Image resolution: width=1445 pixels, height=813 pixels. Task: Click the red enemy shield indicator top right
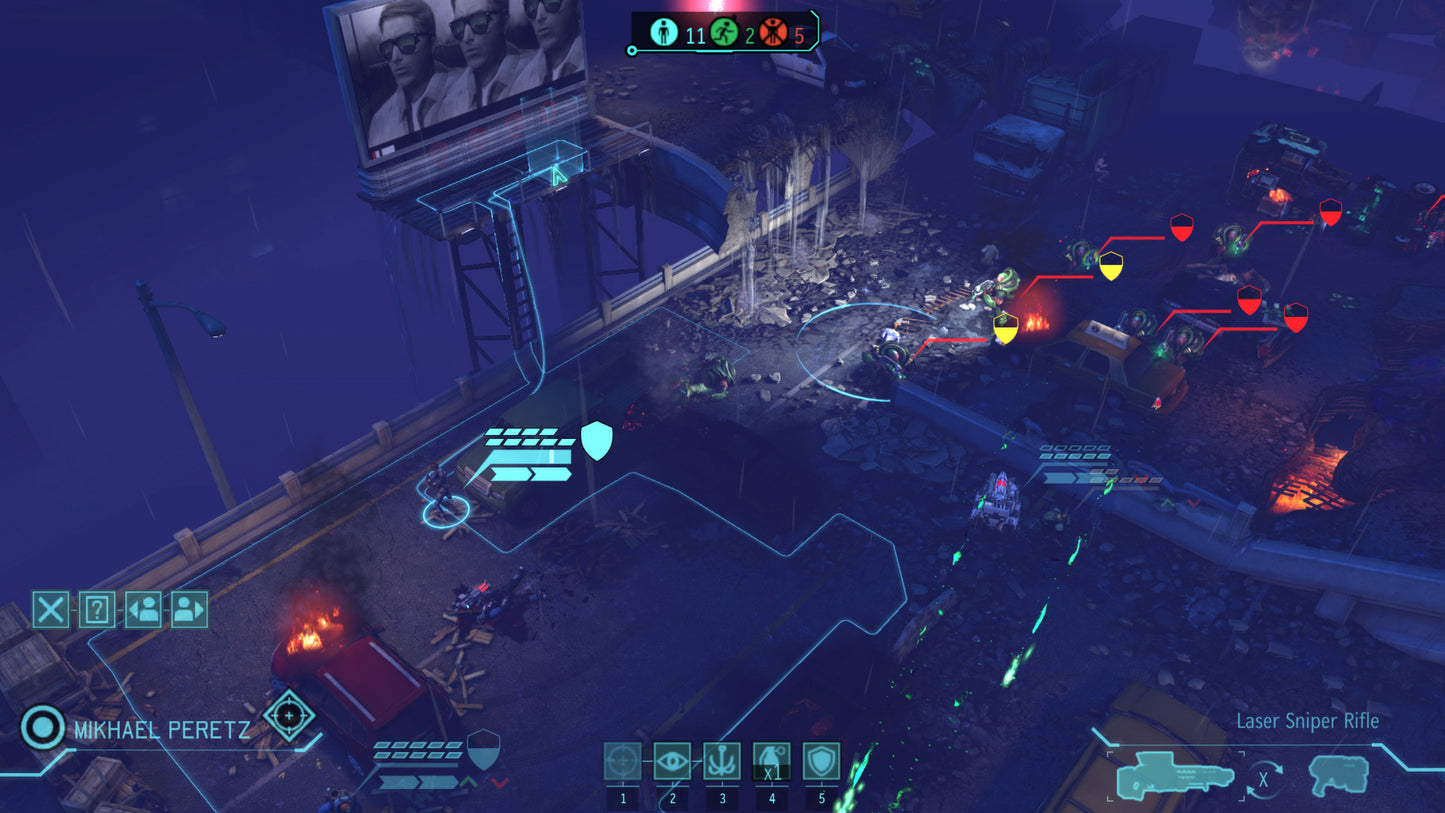pos(1329,213)
